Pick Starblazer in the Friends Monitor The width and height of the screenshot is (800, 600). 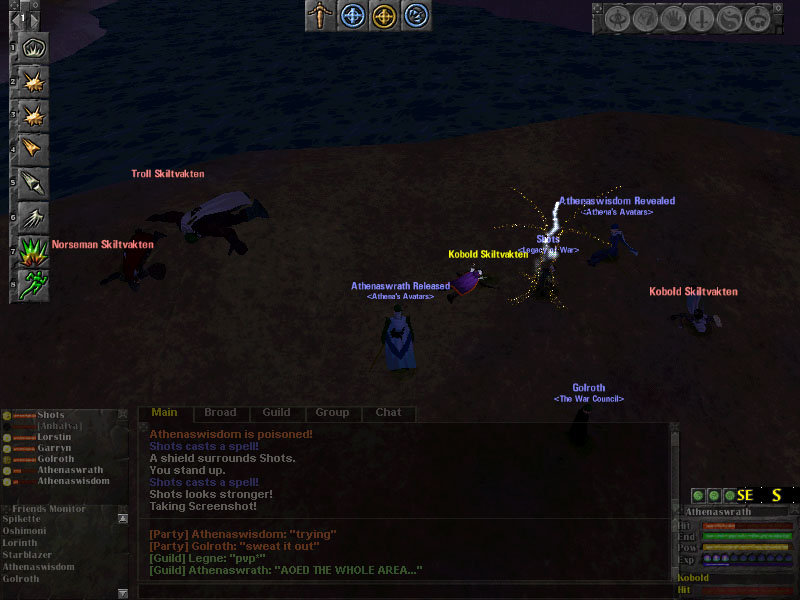28,555
